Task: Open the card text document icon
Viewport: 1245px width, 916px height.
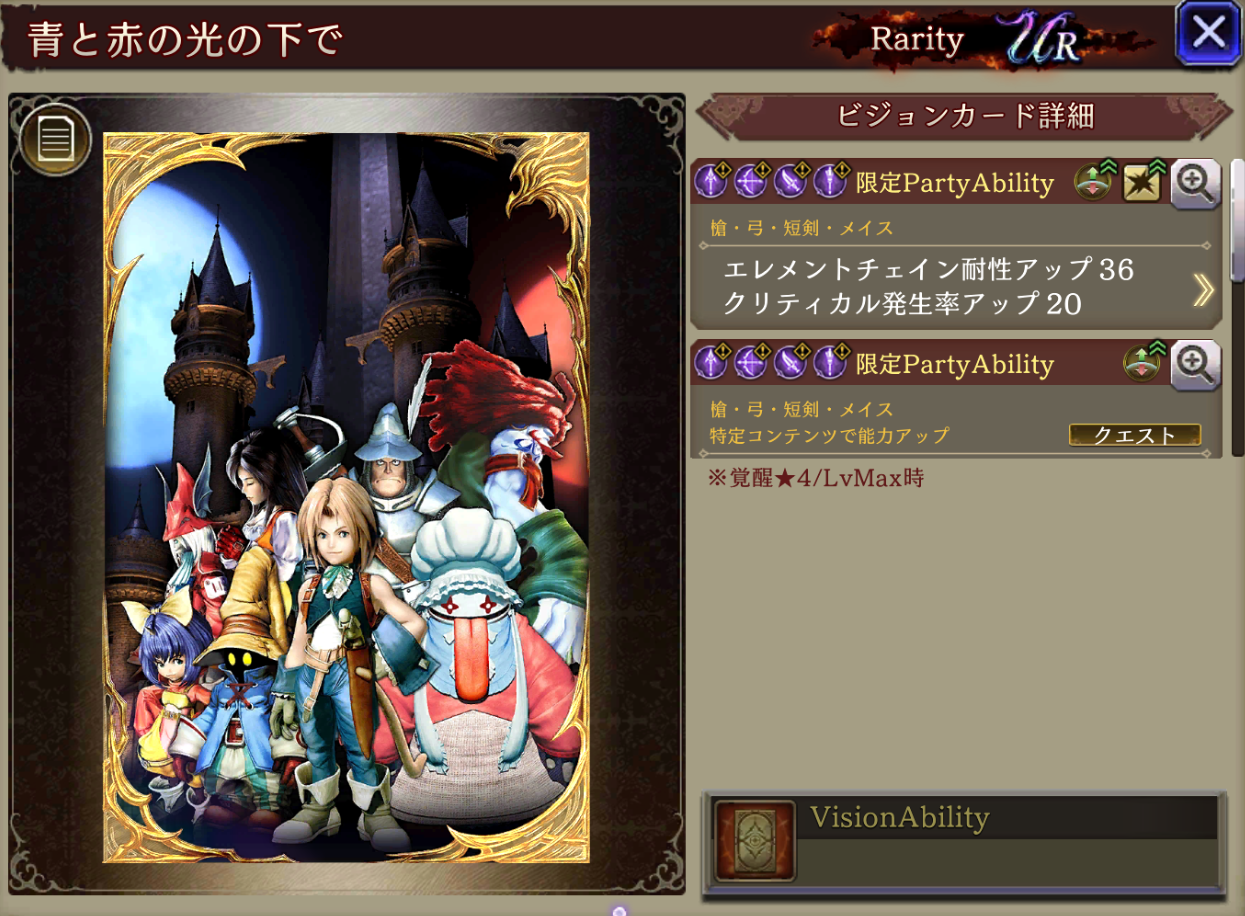Action: point(55,141)
